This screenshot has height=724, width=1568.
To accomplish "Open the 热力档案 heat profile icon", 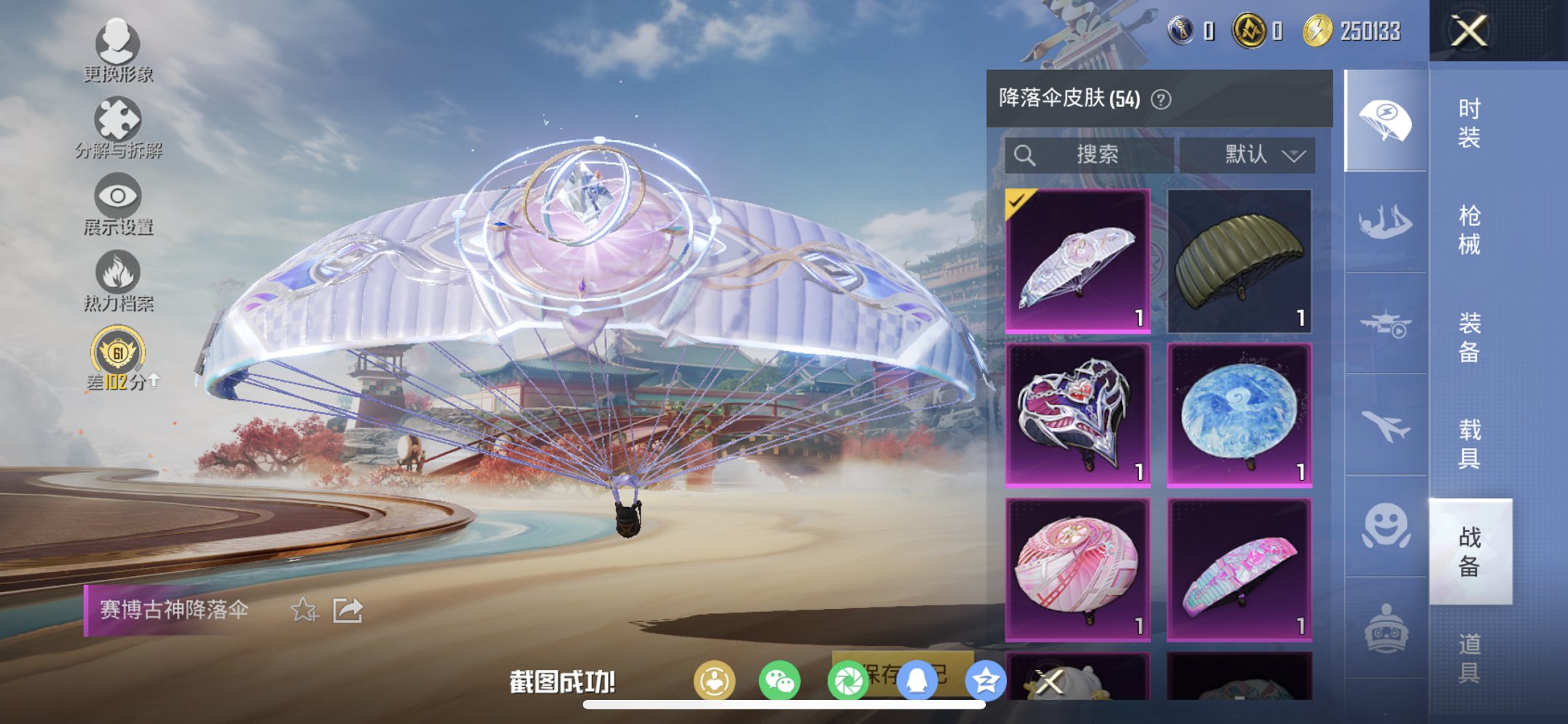I will tap(117, 273).
